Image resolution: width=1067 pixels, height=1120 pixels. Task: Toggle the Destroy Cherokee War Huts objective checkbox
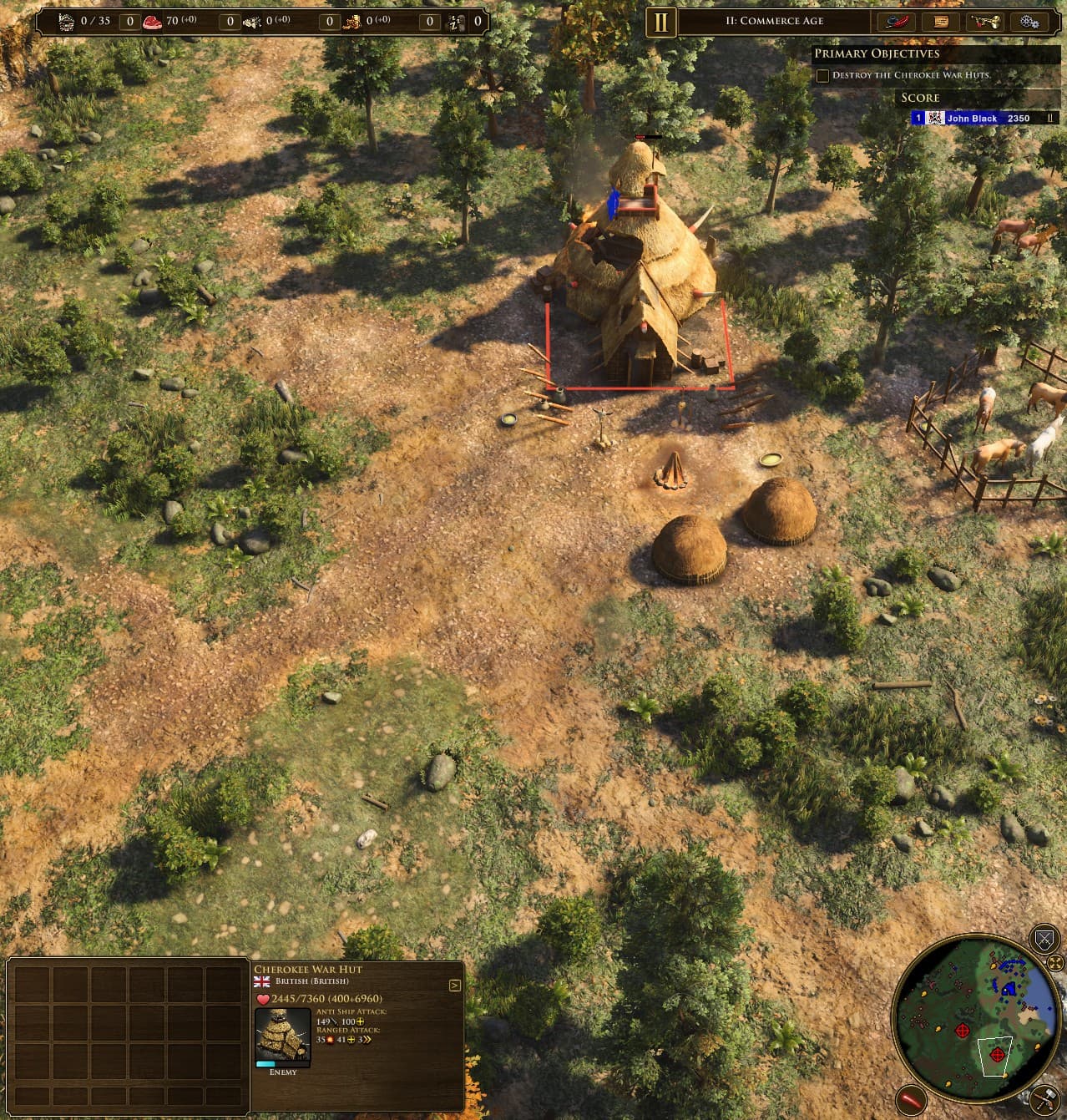[x=823, y=75]
